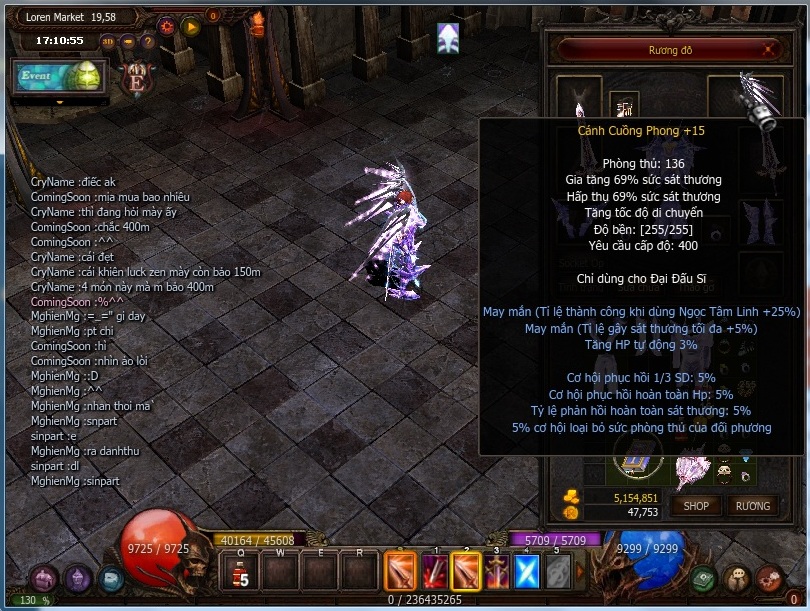Image resolution: width=810 pixels, height=611 pixels.
Task: Open the green round menu icon
Action: coord(705,578)
